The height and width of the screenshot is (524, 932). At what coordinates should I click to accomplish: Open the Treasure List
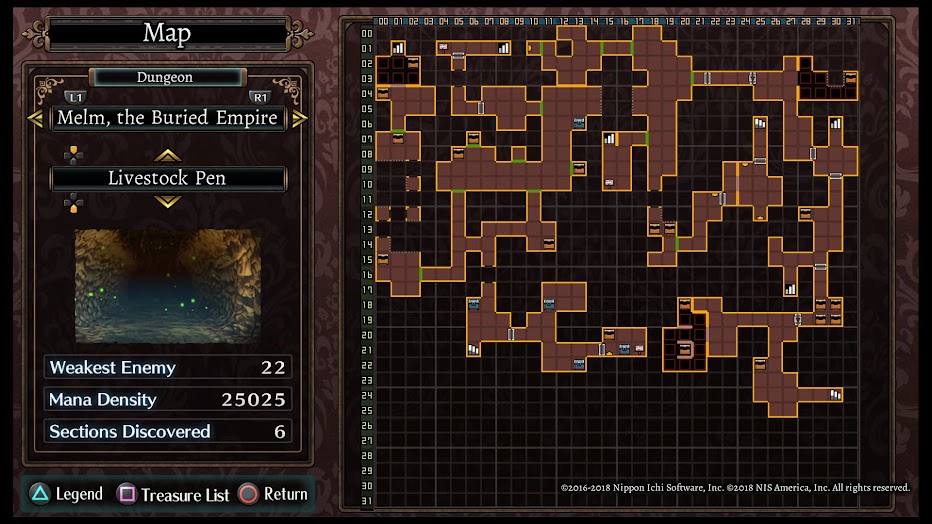tap(174, 494)
